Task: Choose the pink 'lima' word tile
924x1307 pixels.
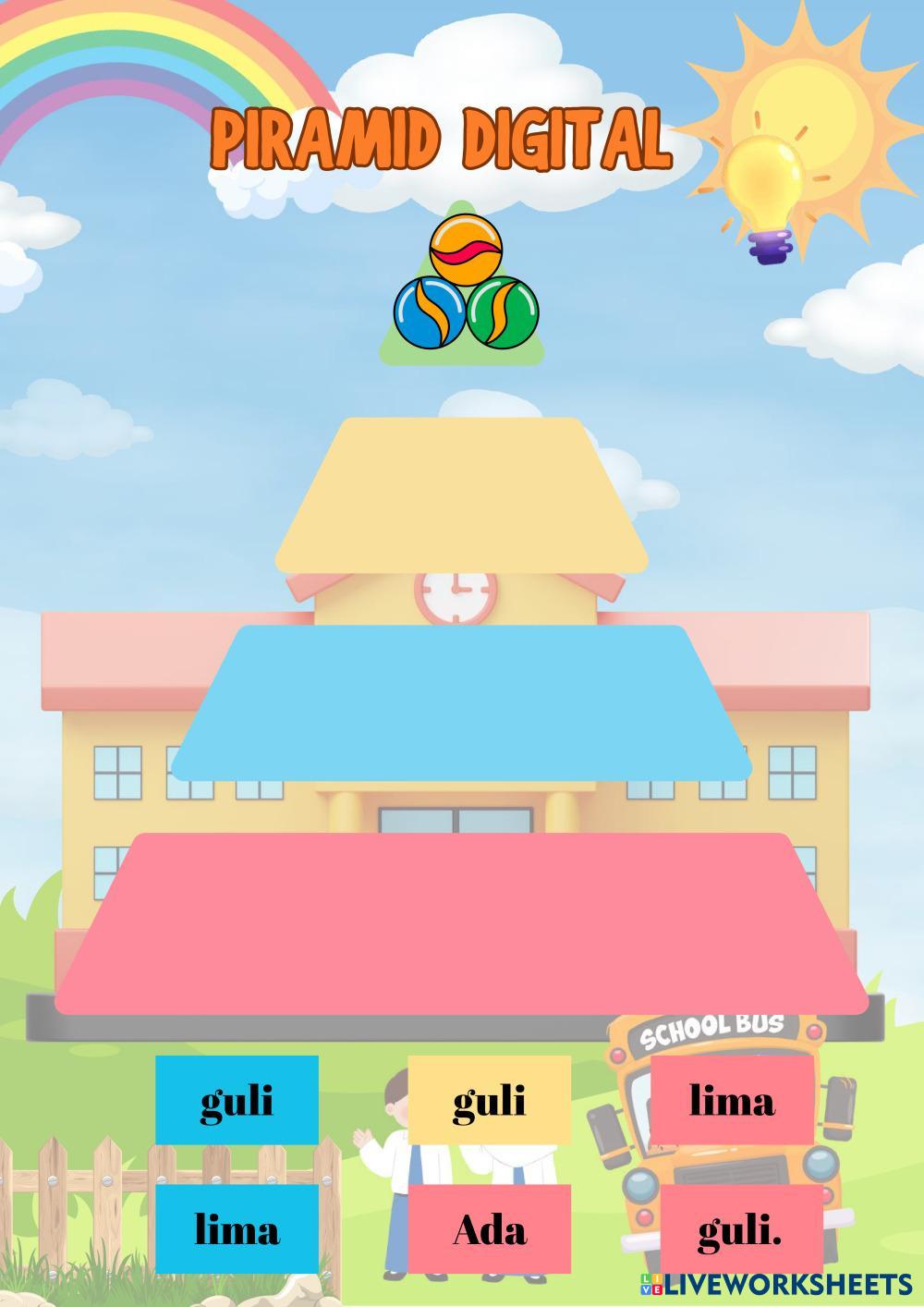Action: (x=732, y=1100)
